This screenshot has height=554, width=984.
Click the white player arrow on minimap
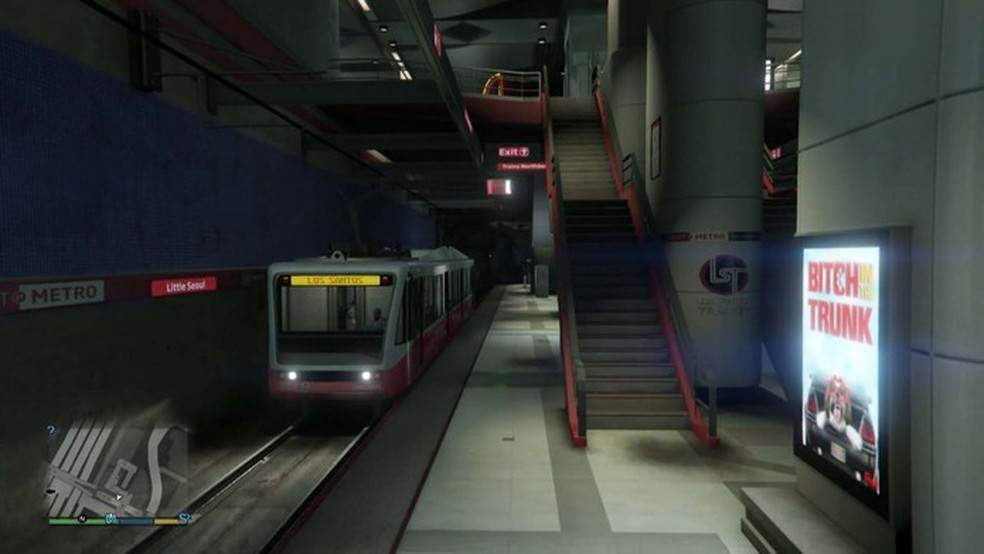coord(119,495)
